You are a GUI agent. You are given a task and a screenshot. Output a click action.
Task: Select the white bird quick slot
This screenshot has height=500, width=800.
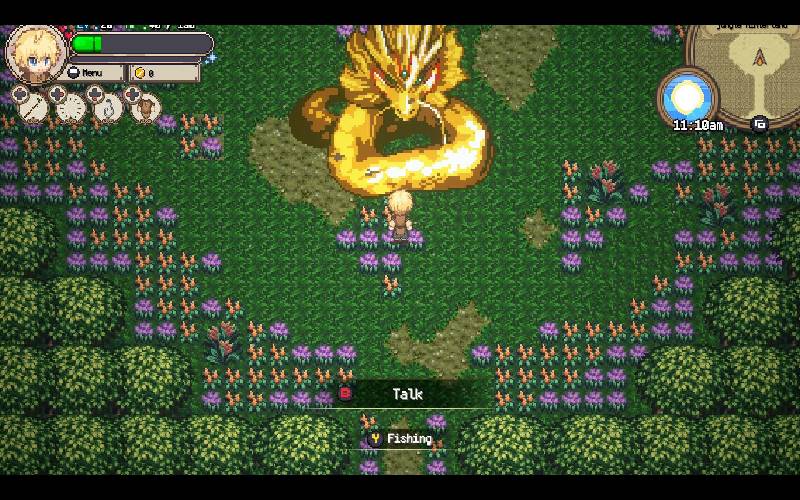(109, 106)
